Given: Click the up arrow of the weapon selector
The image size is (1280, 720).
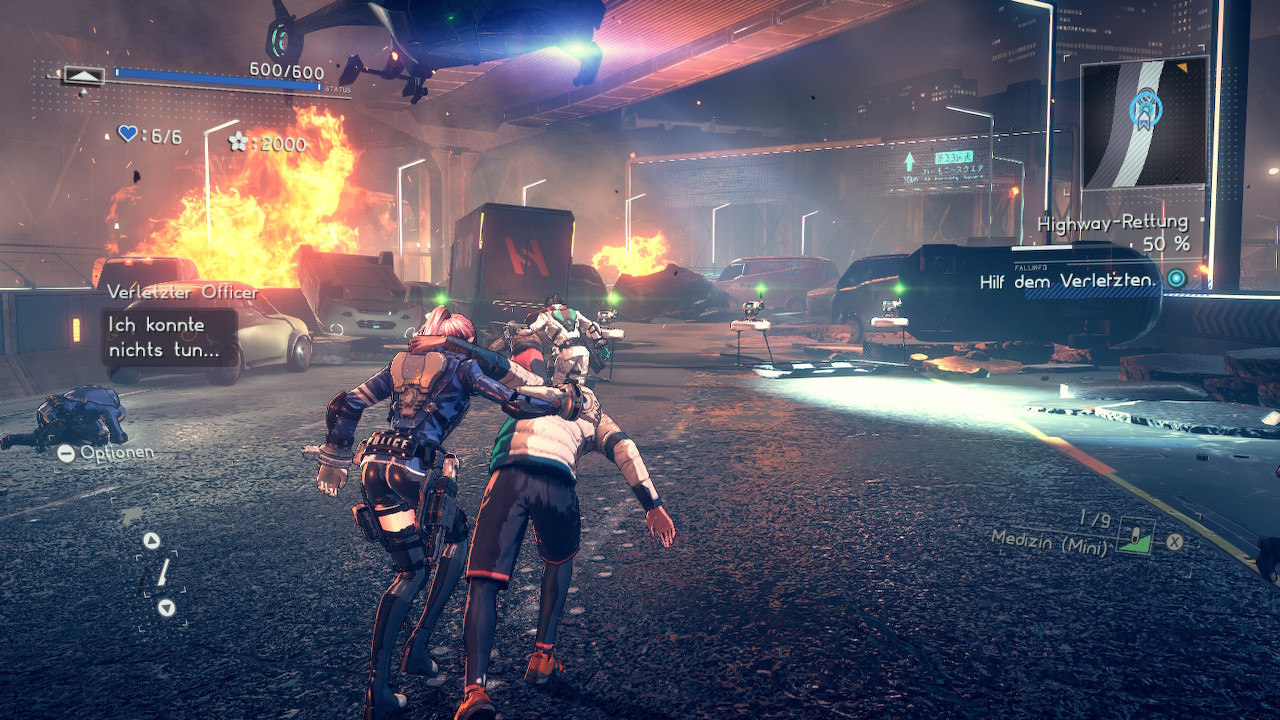Looking at the screenshot, I should [151, 541].
